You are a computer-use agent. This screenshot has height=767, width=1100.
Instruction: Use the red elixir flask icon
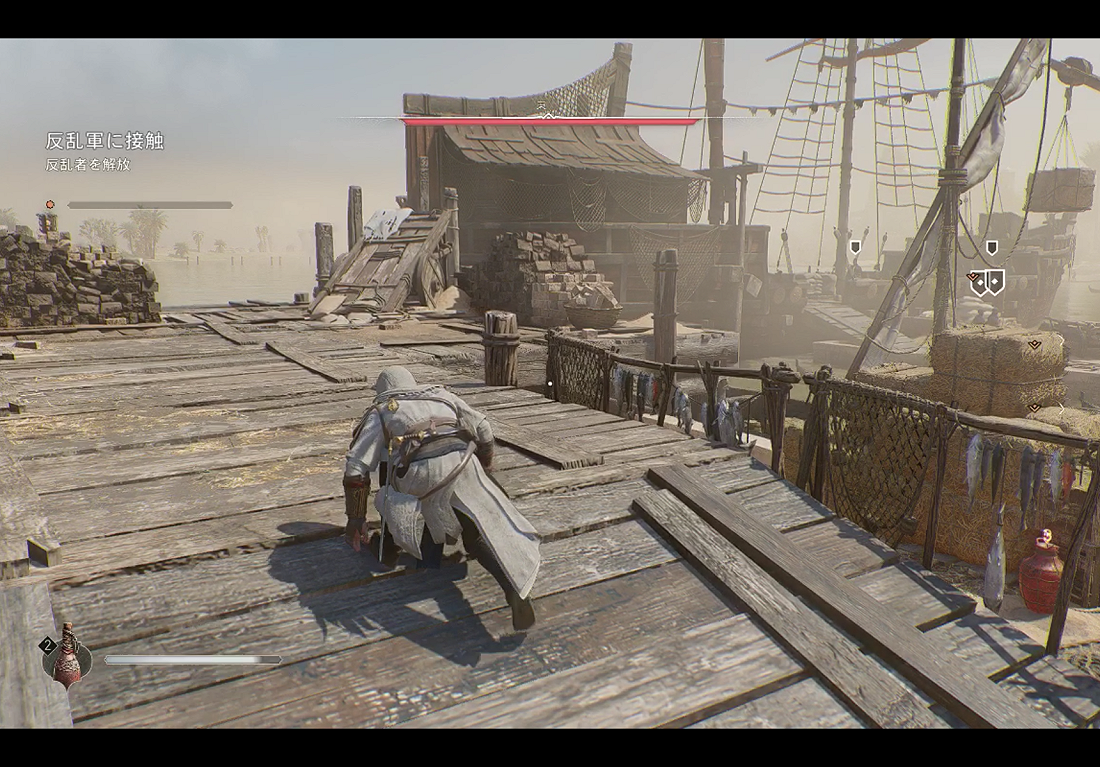(x=68, y=657)
